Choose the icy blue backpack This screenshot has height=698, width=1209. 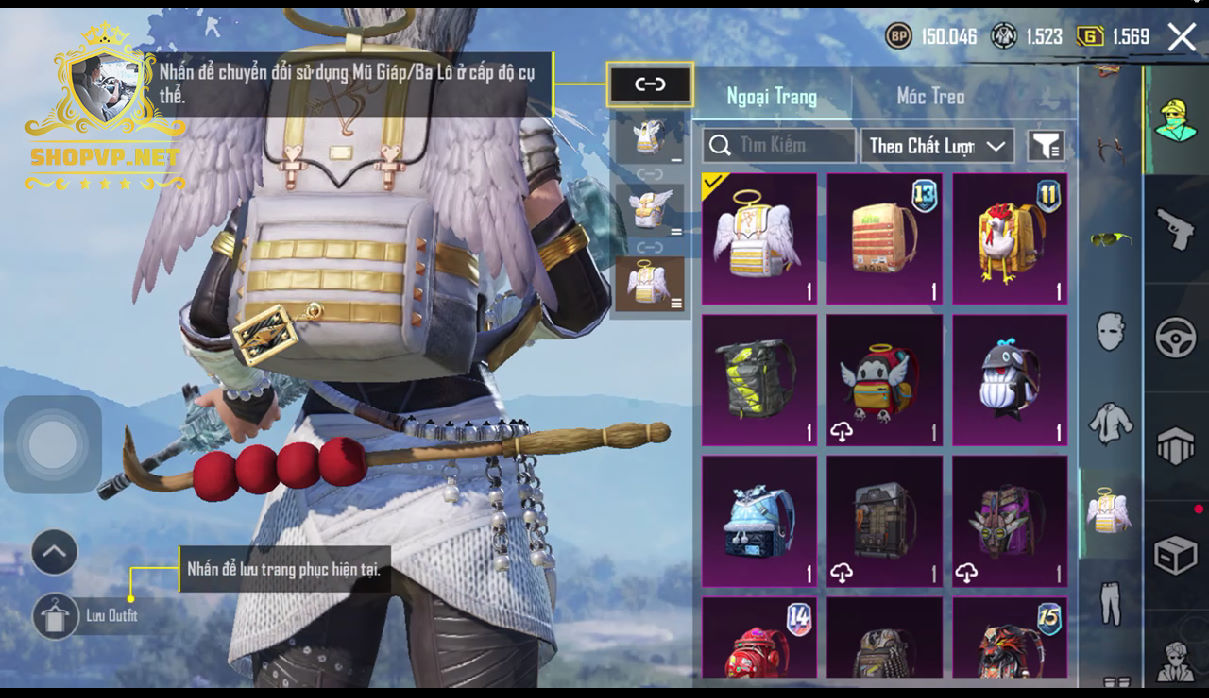760,521
